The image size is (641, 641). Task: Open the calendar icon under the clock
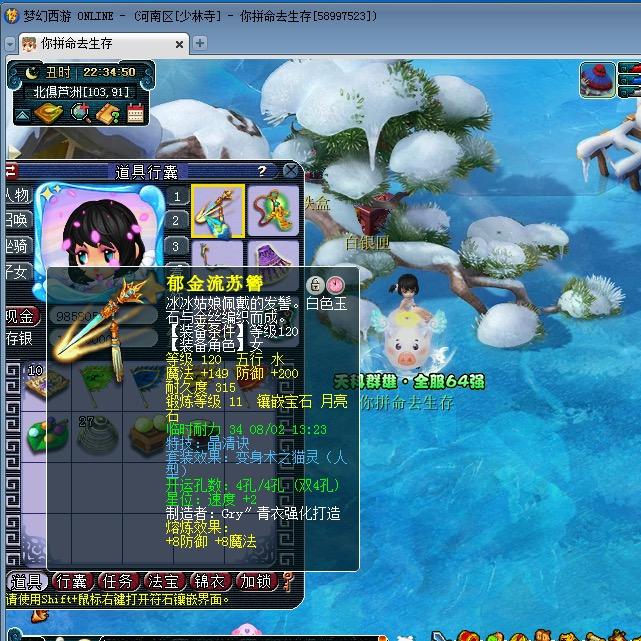tap(135, 114)
